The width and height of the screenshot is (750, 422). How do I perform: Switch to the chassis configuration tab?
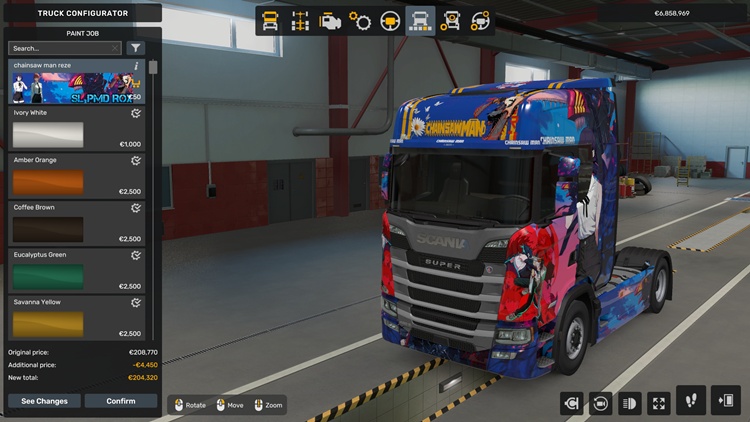click(300, 21)
